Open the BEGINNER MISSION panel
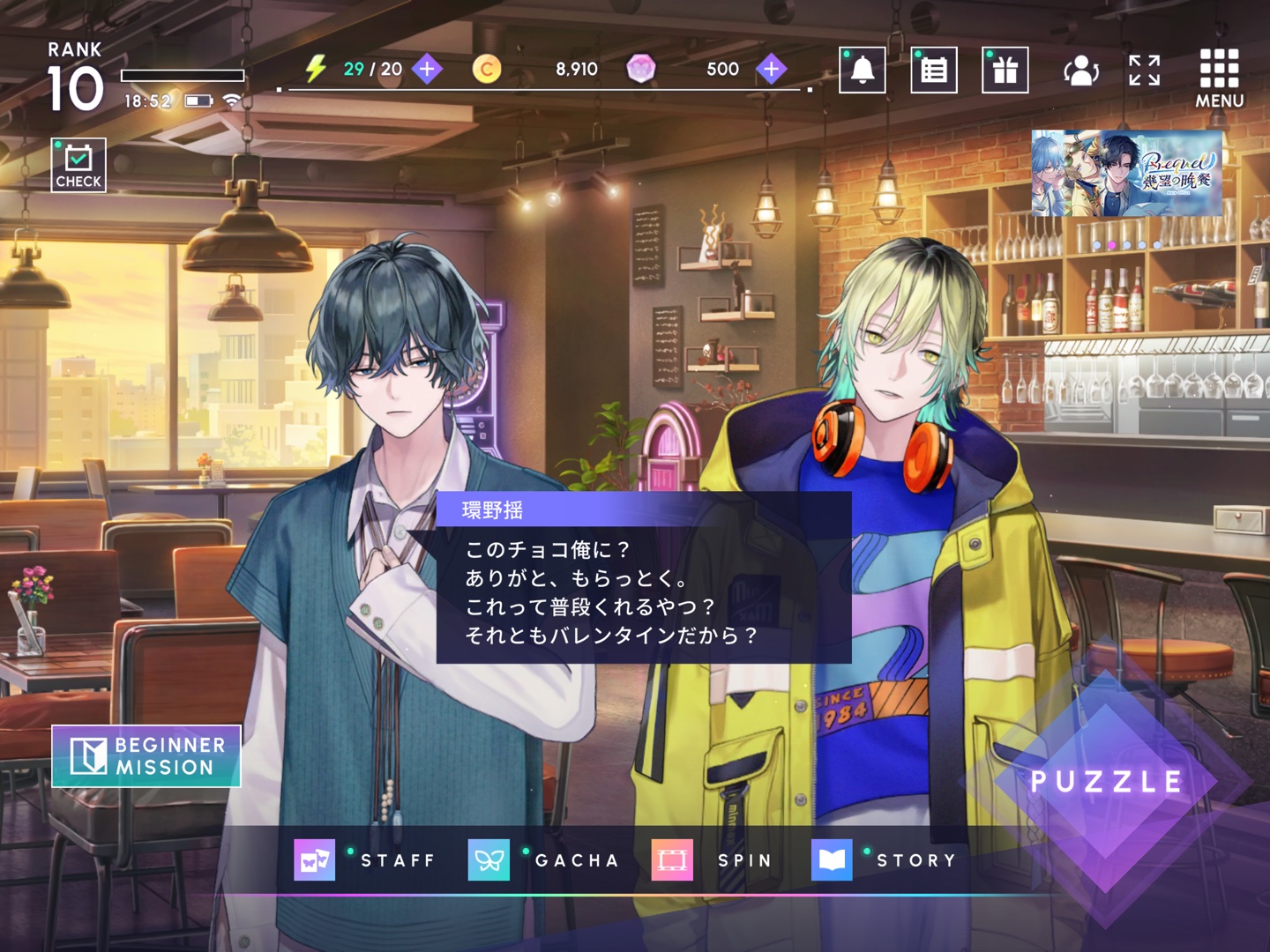The image size is (1270, 952). 146,756
